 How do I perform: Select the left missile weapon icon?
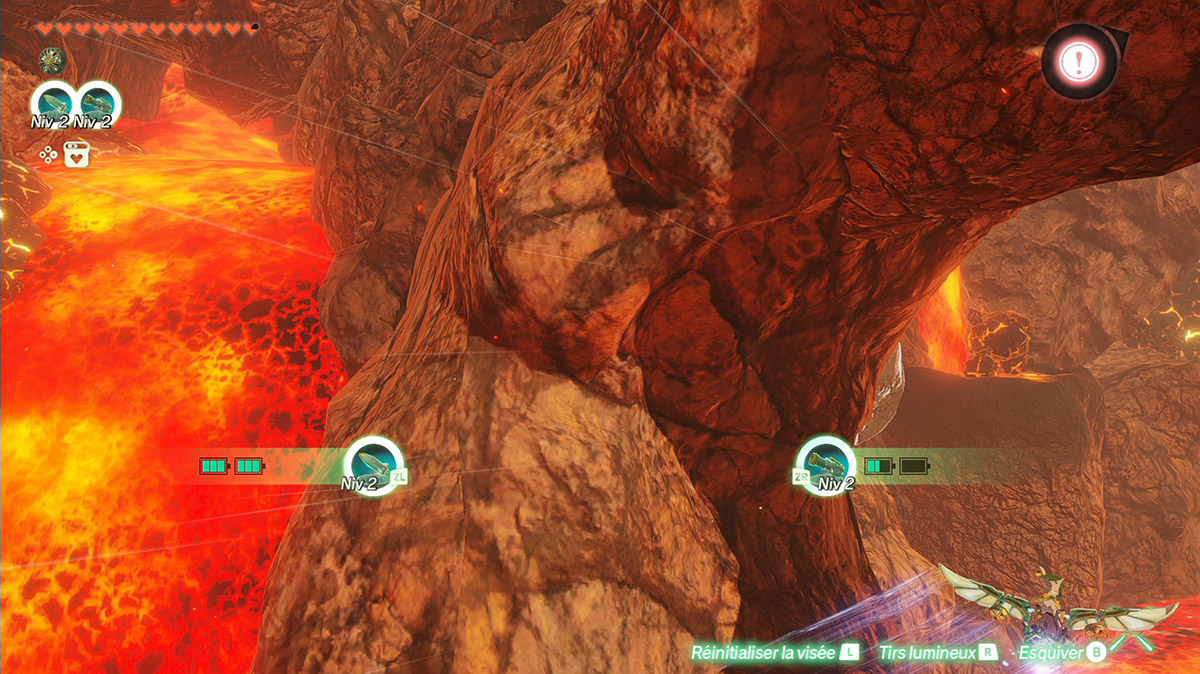[372, 463]
